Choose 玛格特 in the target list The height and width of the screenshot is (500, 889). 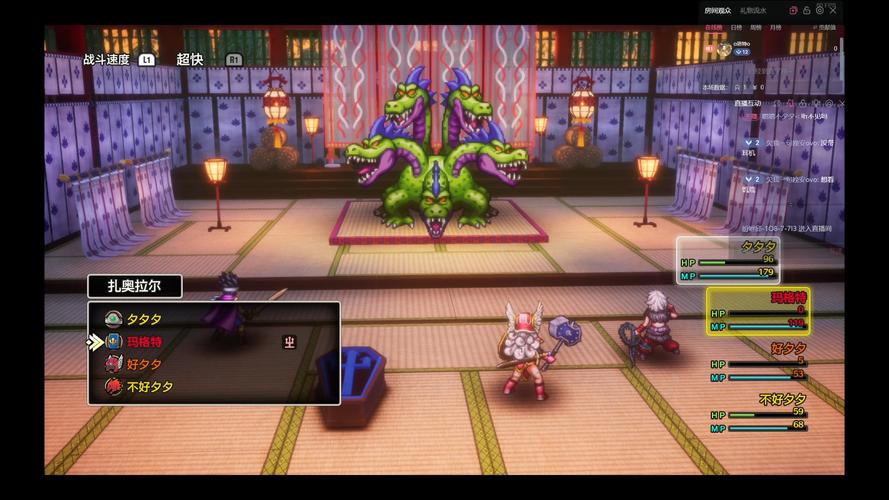point(144,342)
